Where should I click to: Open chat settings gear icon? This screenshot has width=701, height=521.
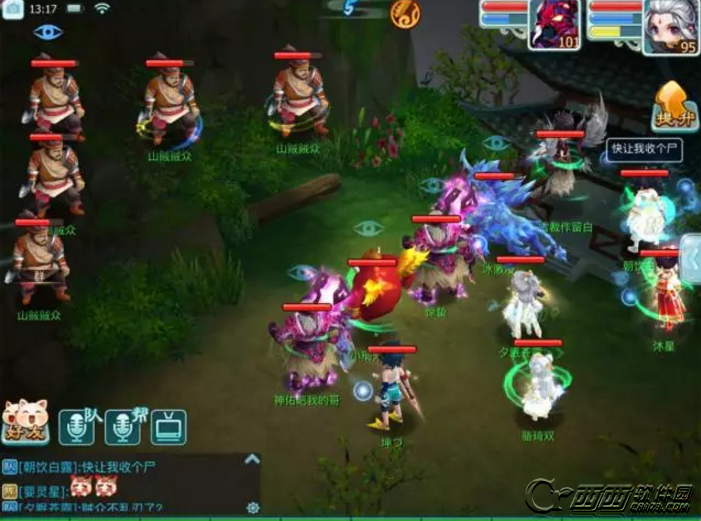[x=253, y=507]
